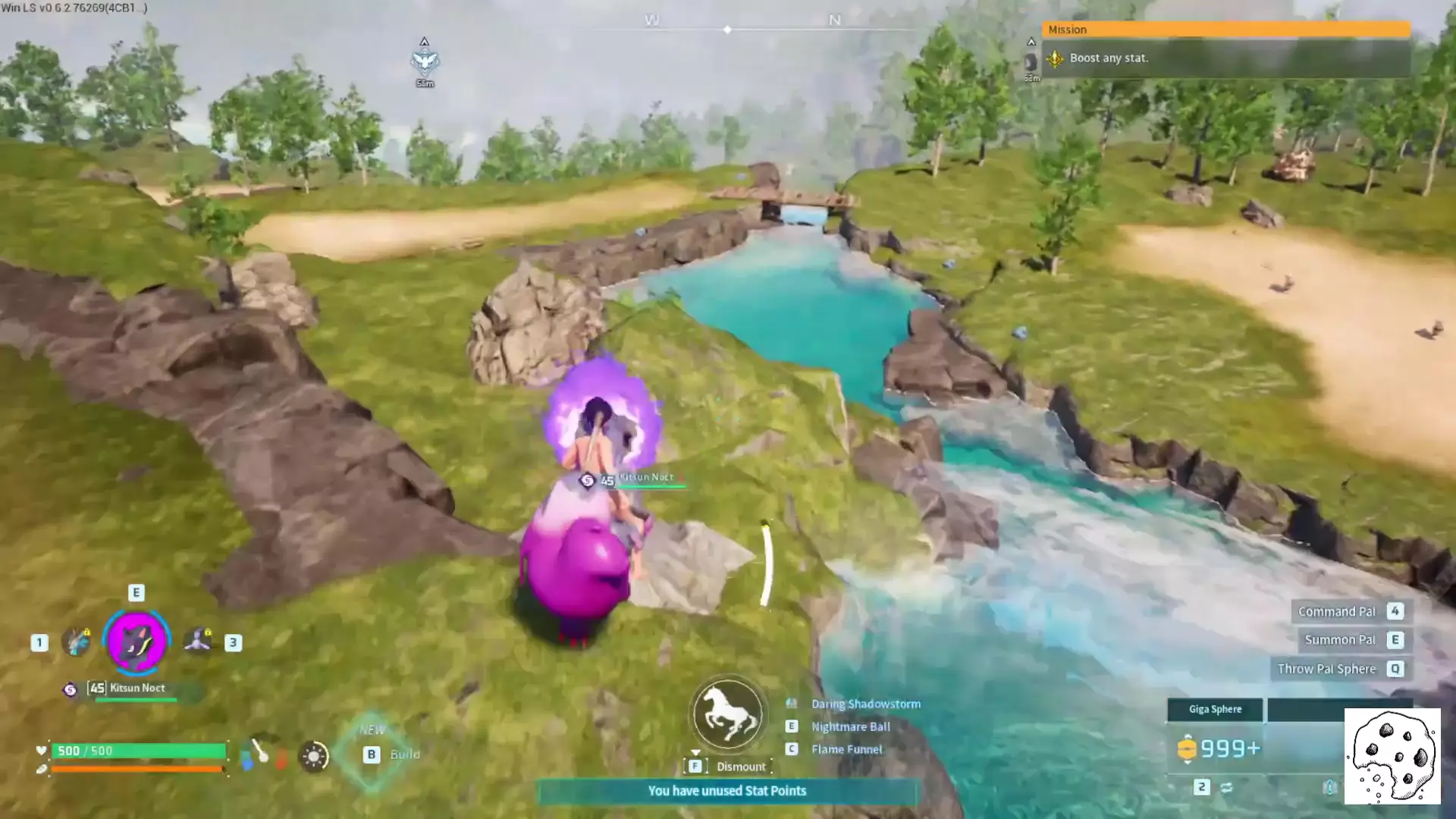Select the Kitsun Noct pal portrait
The height and width of the screenshot is (819, 1456).
click(136, 642)
